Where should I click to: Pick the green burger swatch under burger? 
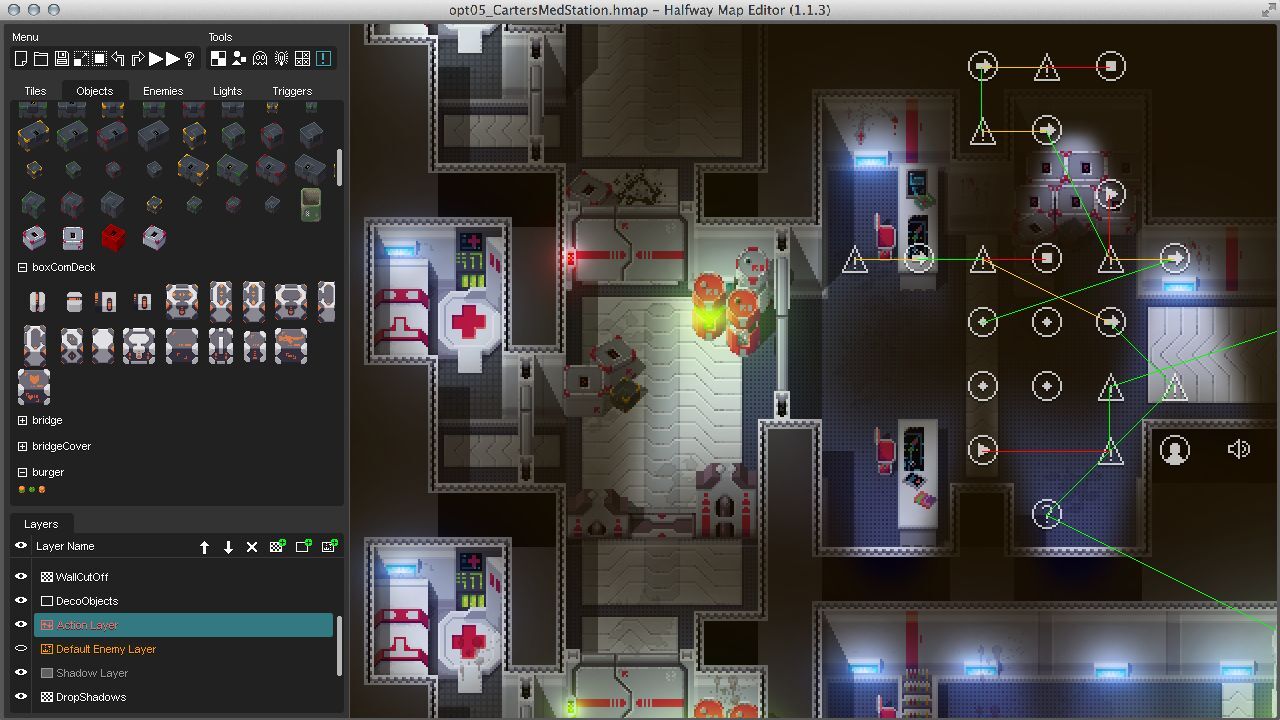33,489
